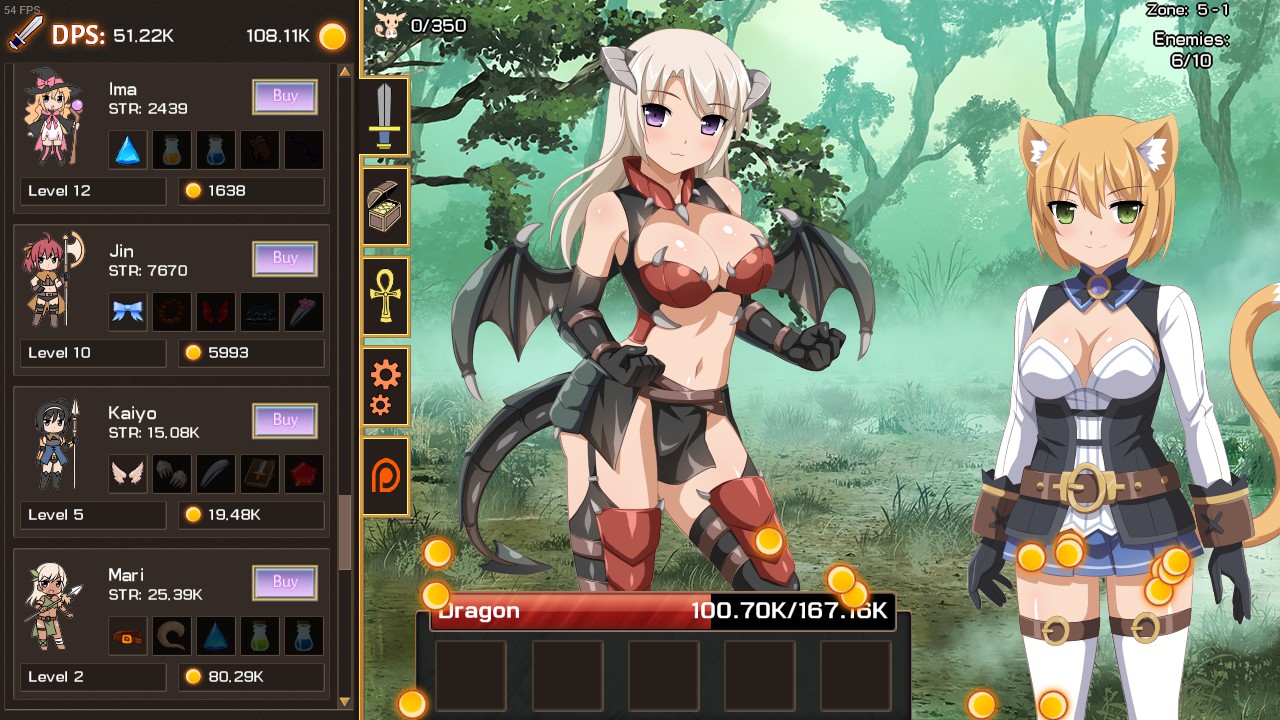The height and width of the screenshot is (720, 1280).
Task: Select the Ankh shrine icon in sidebar
Action: [x=385, y=297]
